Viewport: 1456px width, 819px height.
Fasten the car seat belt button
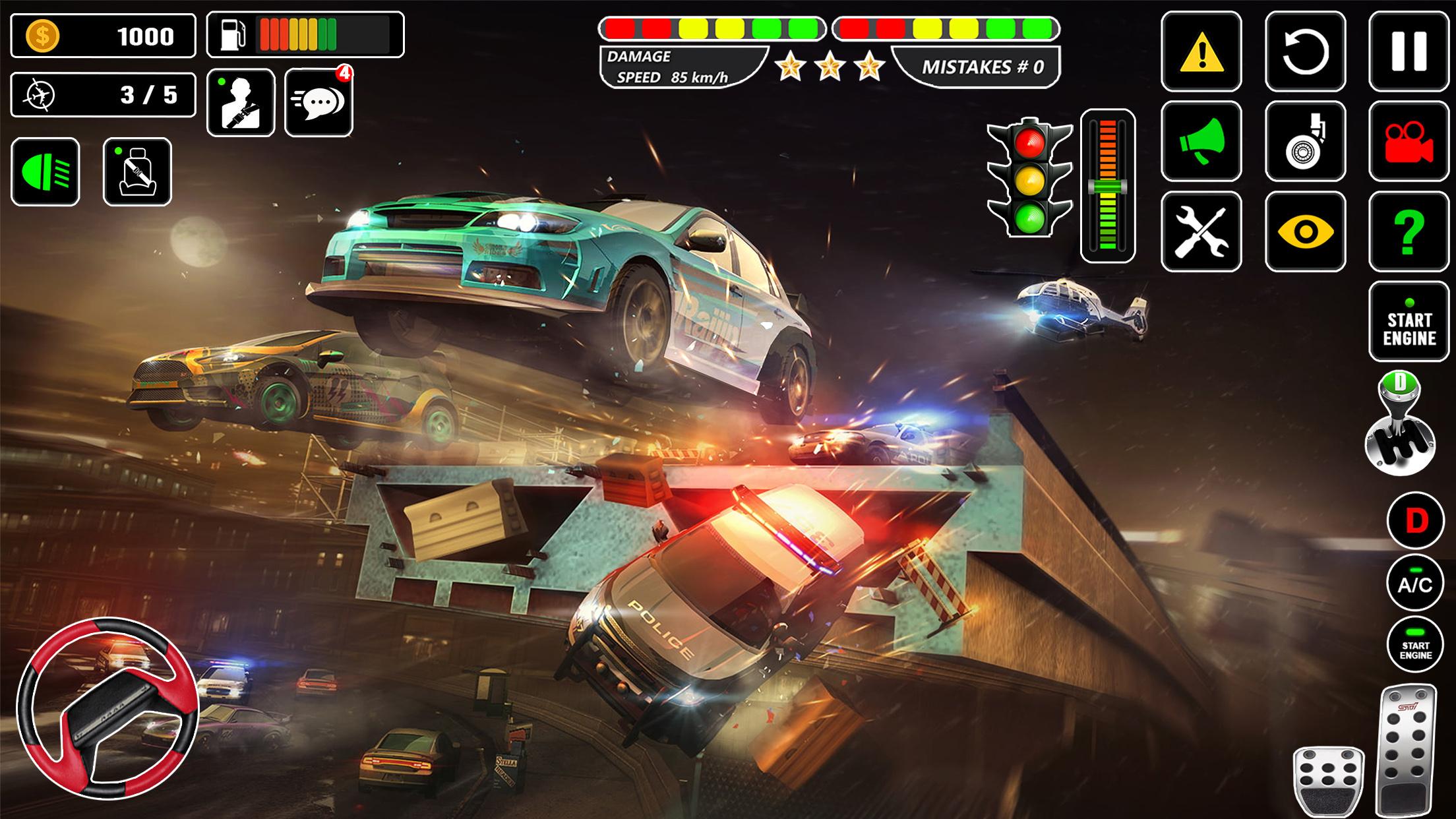137,172
